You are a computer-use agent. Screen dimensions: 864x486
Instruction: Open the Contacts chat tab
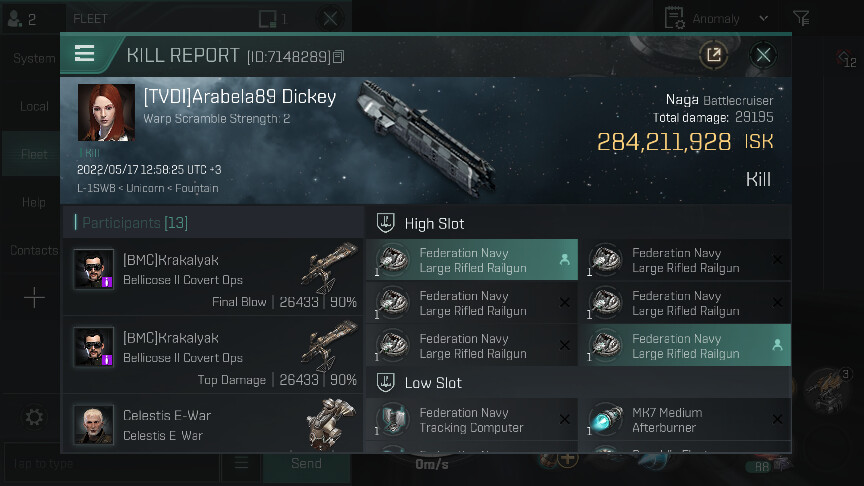coord(34,250)
